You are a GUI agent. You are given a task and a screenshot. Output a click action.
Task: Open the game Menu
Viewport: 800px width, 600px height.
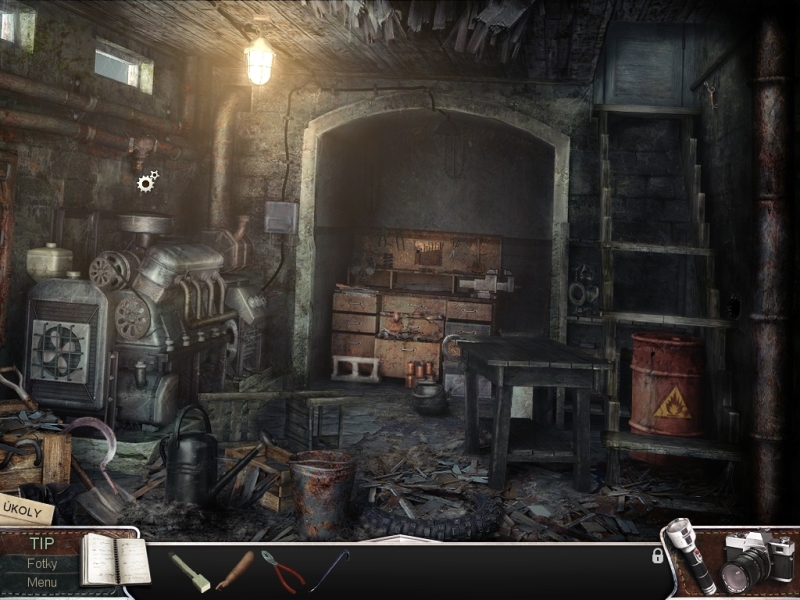42,583
